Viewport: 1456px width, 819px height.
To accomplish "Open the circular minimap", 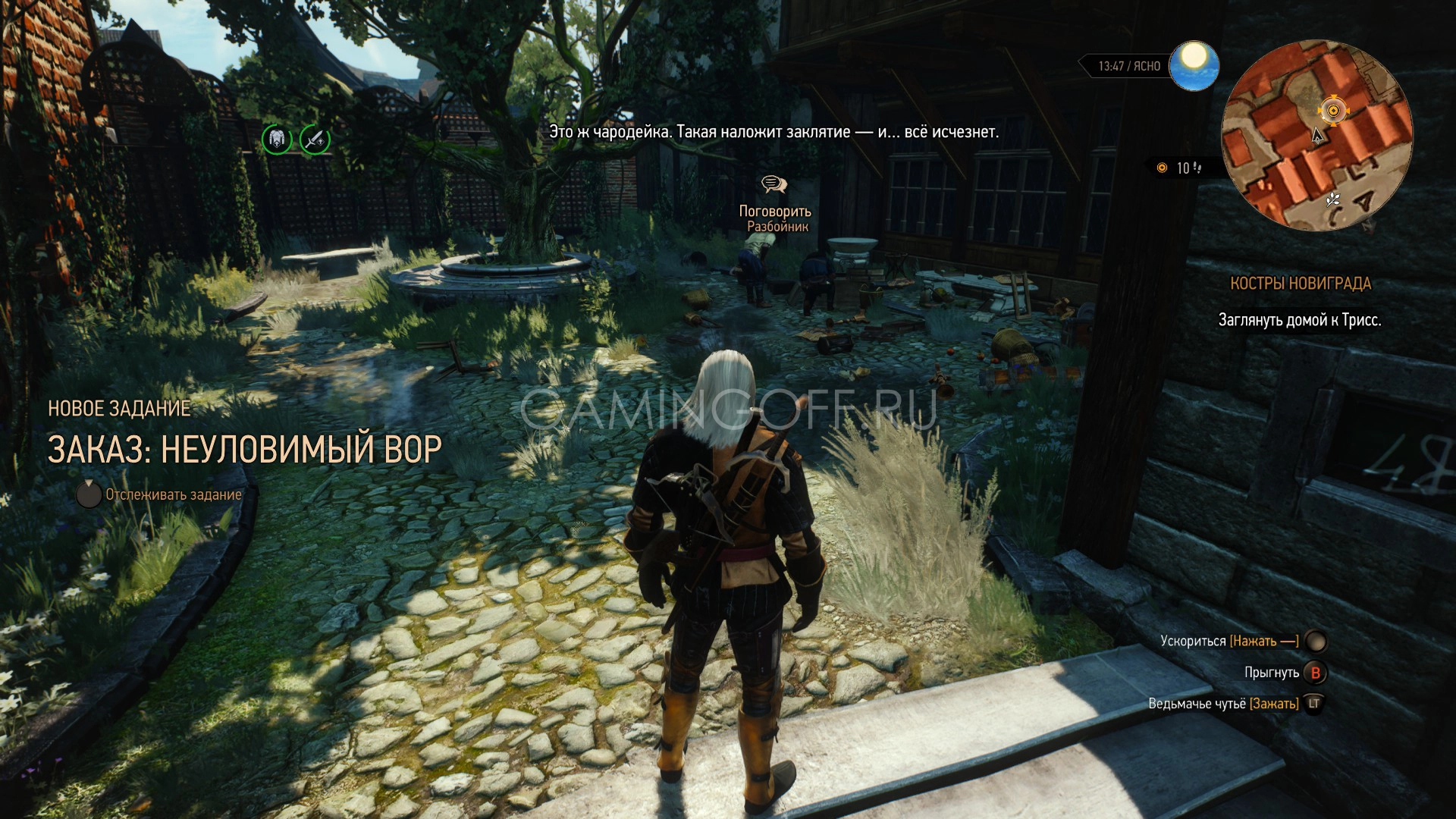I will (1316, 135).
